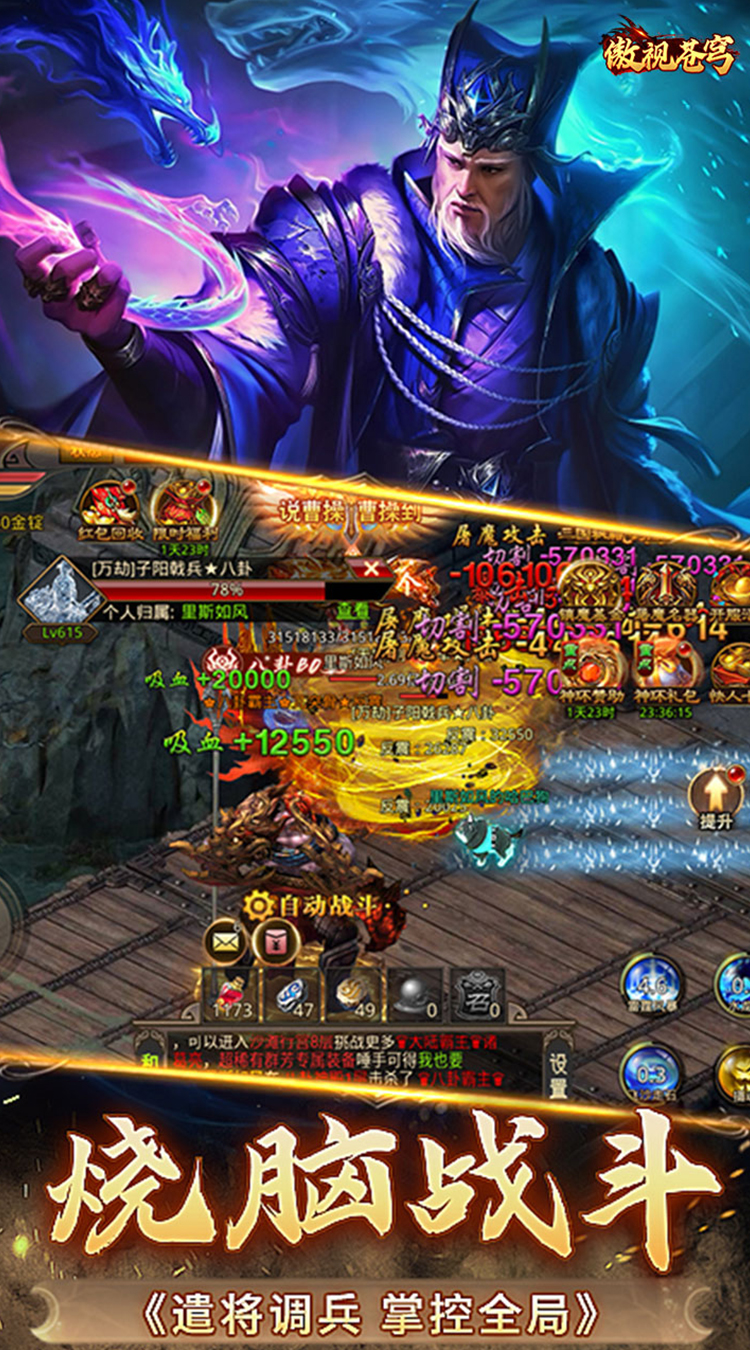
Task: Activate the blue lightning skill showing 4.6
Action: click(651, 984)
